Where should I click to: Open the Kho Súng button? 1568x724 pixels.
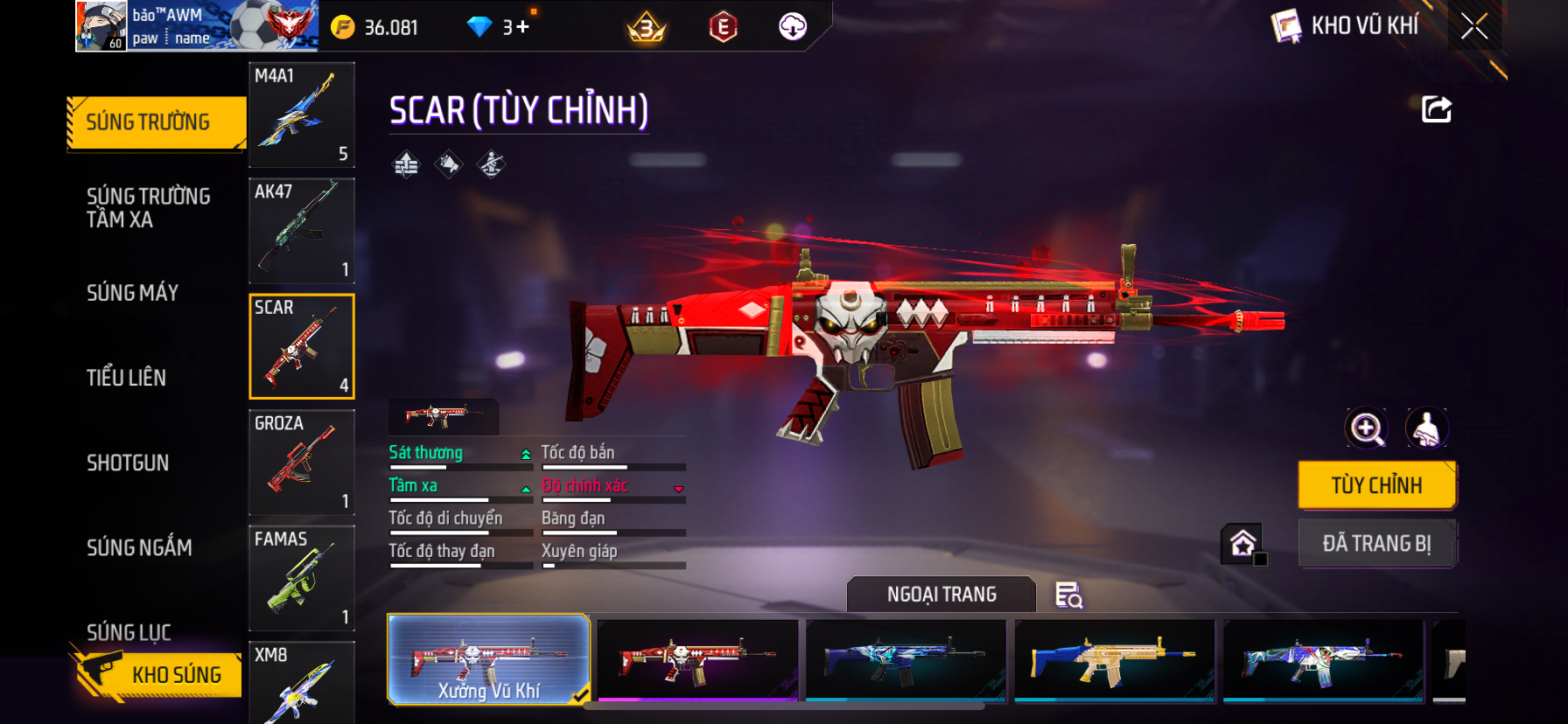pyautogui.click(x=159, y=674)
